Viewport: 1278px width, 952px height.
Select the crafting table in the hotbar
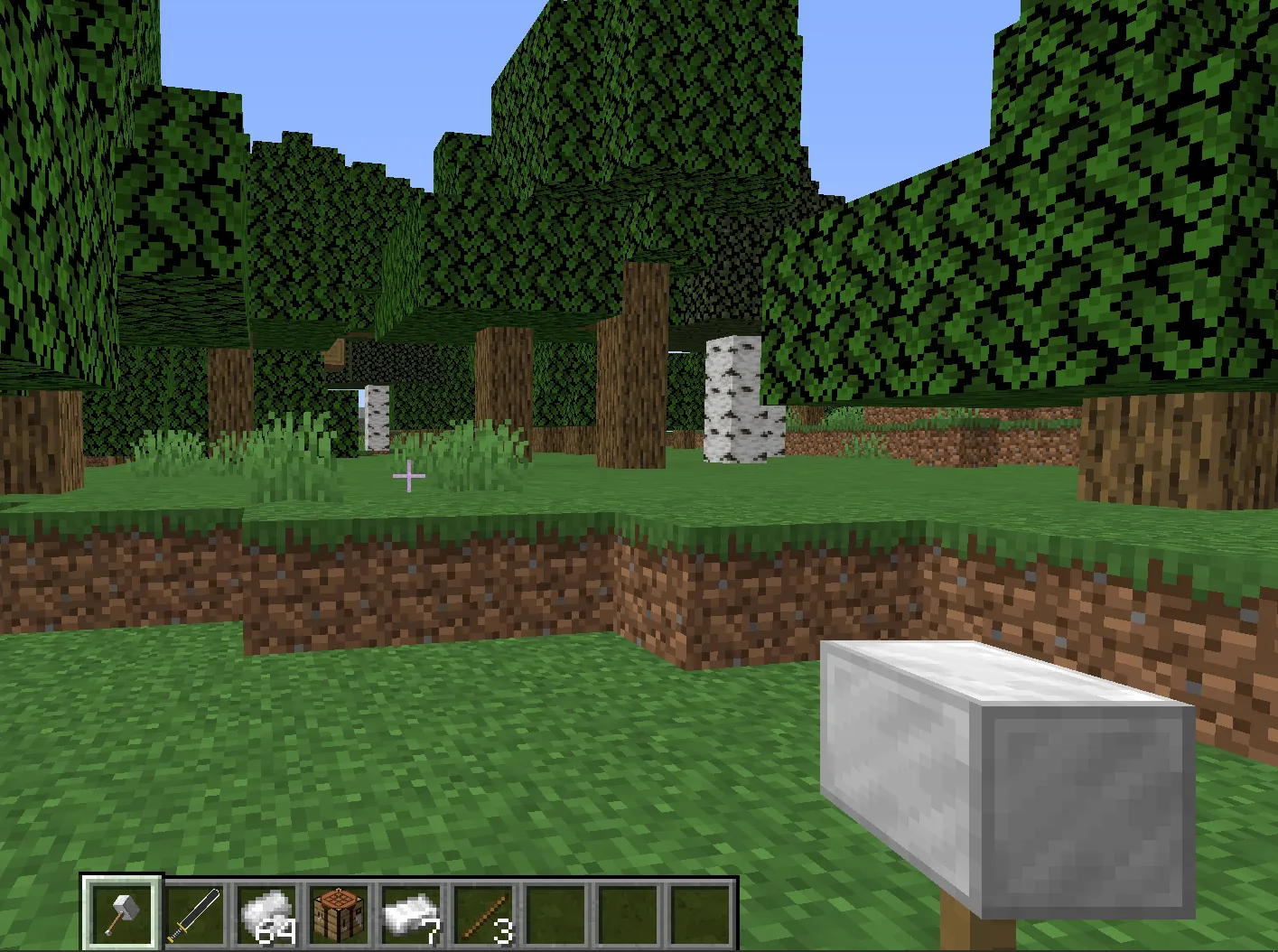tap(337, 912)
